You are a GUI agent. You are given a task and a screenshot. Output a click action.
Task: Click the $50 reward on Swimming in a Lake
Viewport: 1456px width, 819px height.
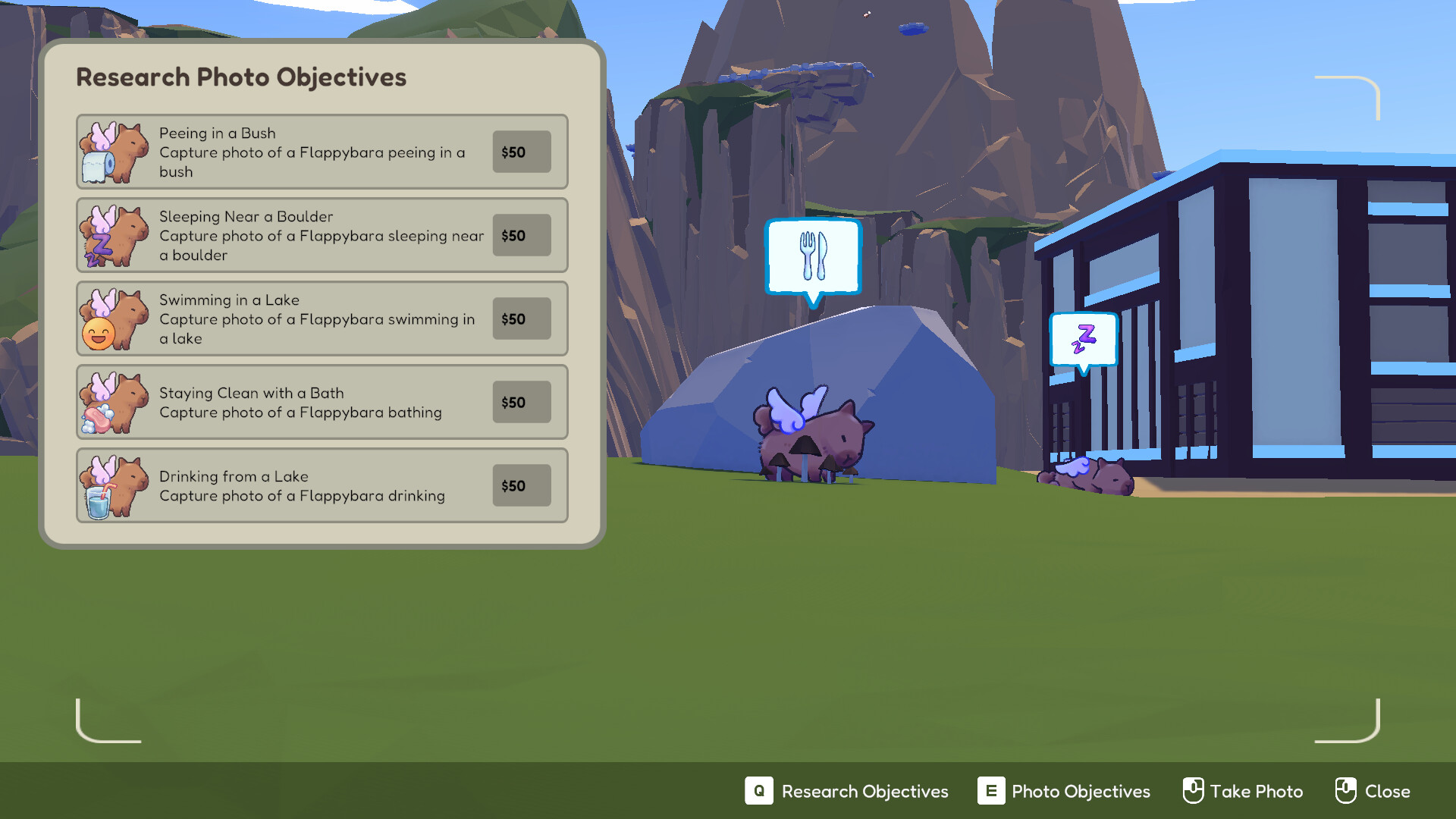point(521,318)
